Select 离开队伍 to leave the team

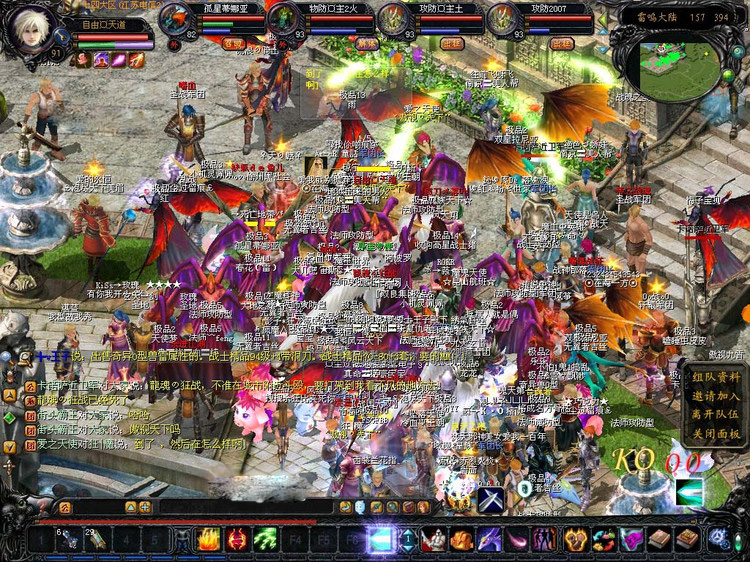(x=716, y=414)
